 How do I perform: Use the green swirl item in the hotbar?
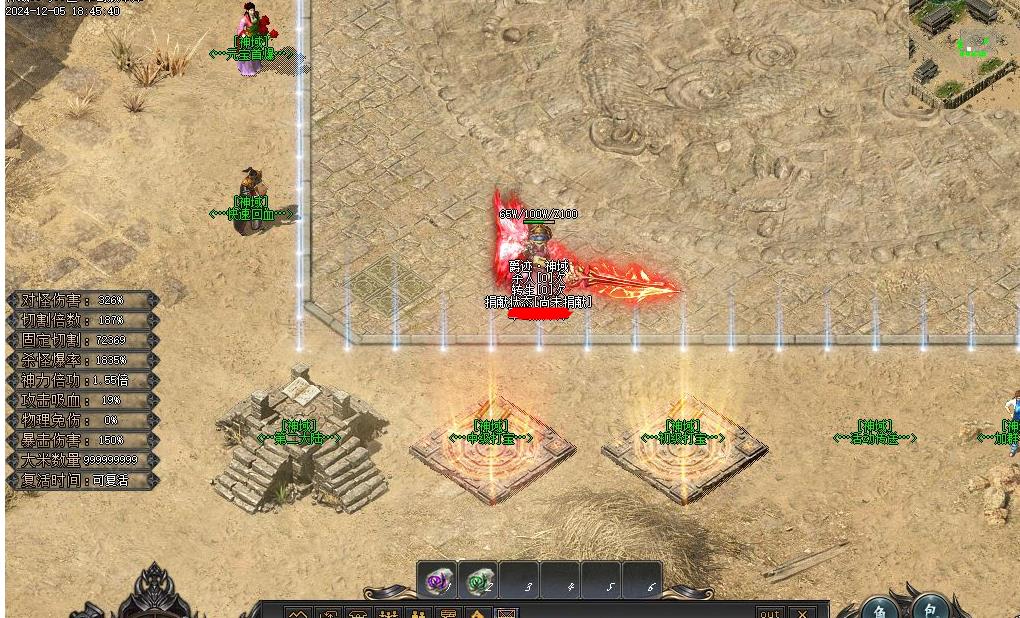480,581
